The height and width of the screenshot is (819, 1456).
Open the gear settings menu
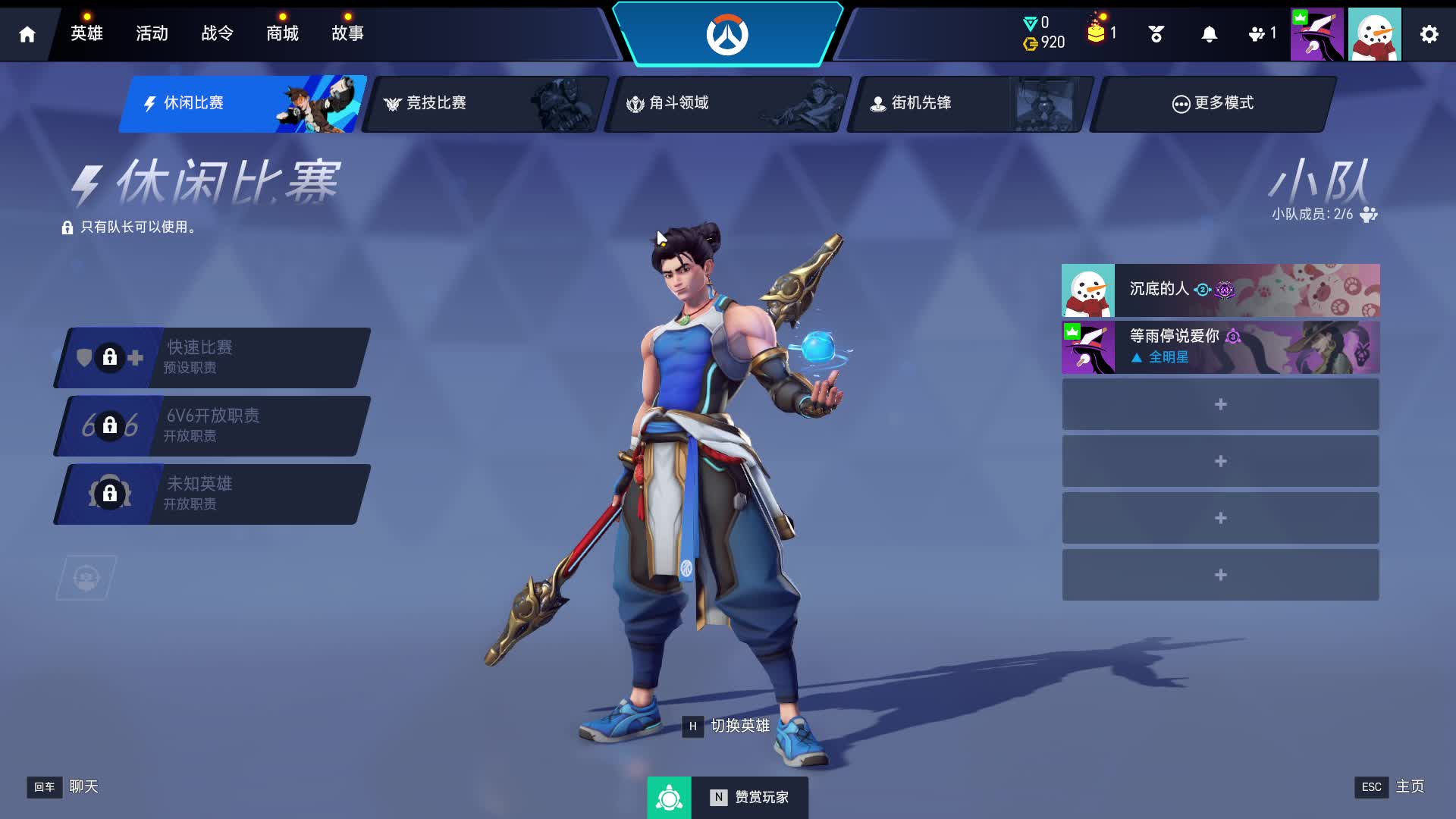tap(1429, 34)
